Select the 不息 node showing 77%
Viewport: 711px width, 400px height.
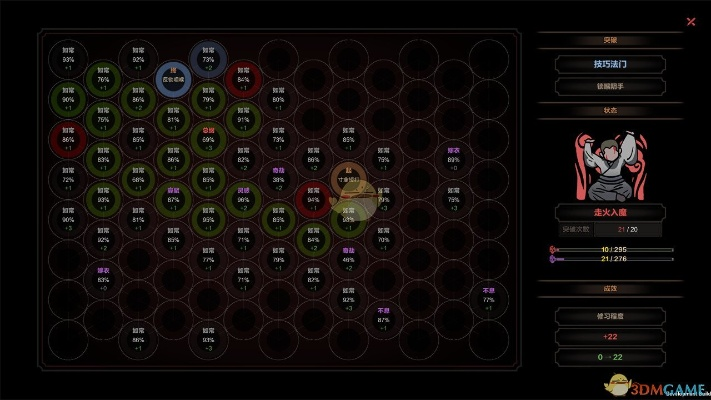pos(488,298)
